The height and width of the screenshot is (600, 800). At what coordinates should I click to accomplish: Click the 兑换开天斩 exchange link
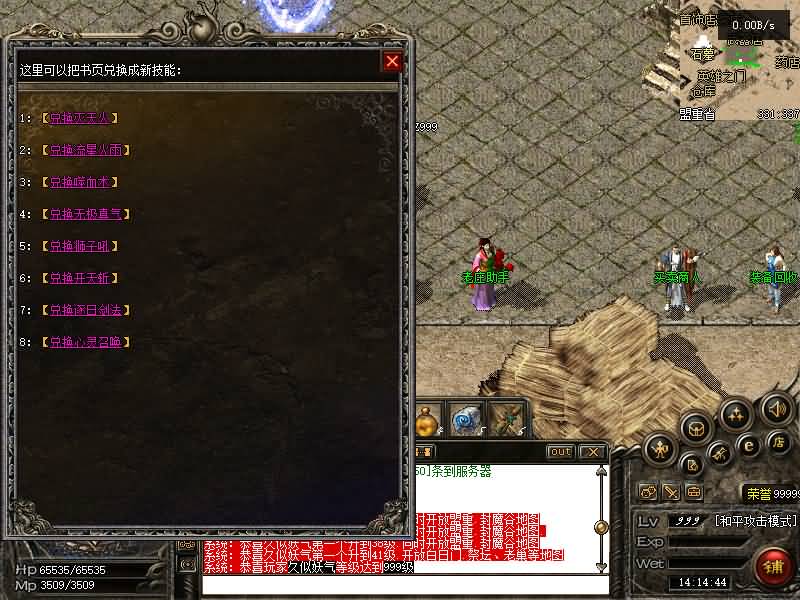click(82, 278)
